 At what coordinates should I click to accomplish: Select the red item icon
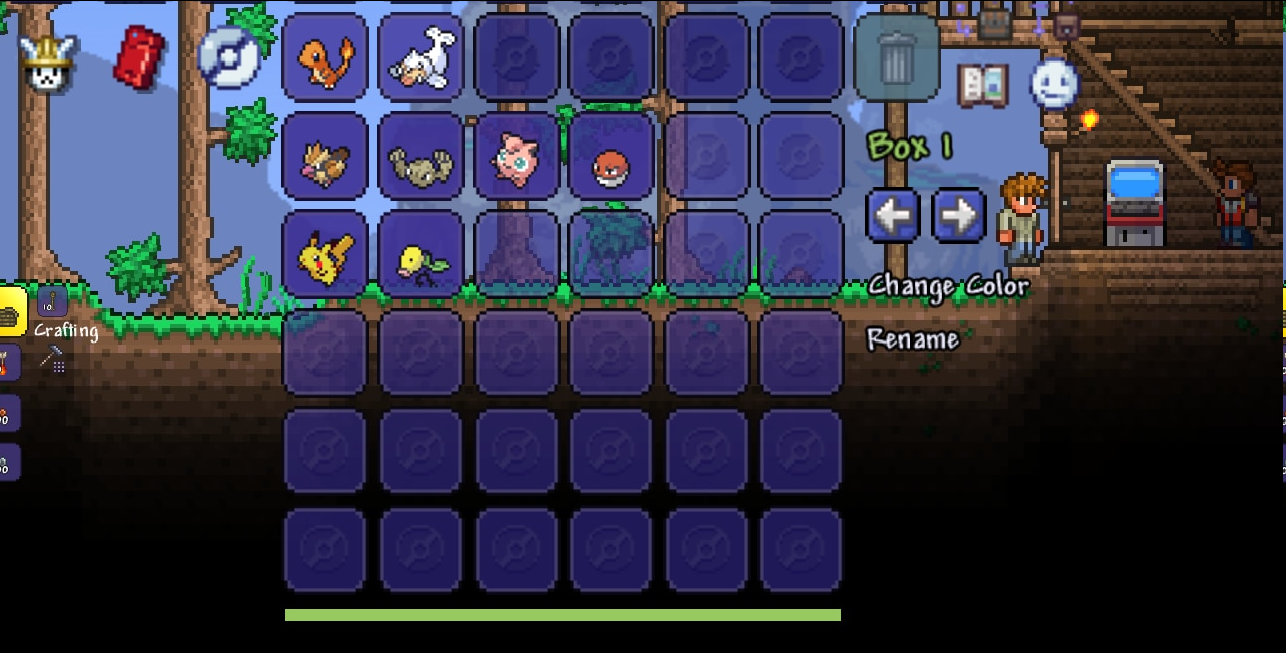140,56
